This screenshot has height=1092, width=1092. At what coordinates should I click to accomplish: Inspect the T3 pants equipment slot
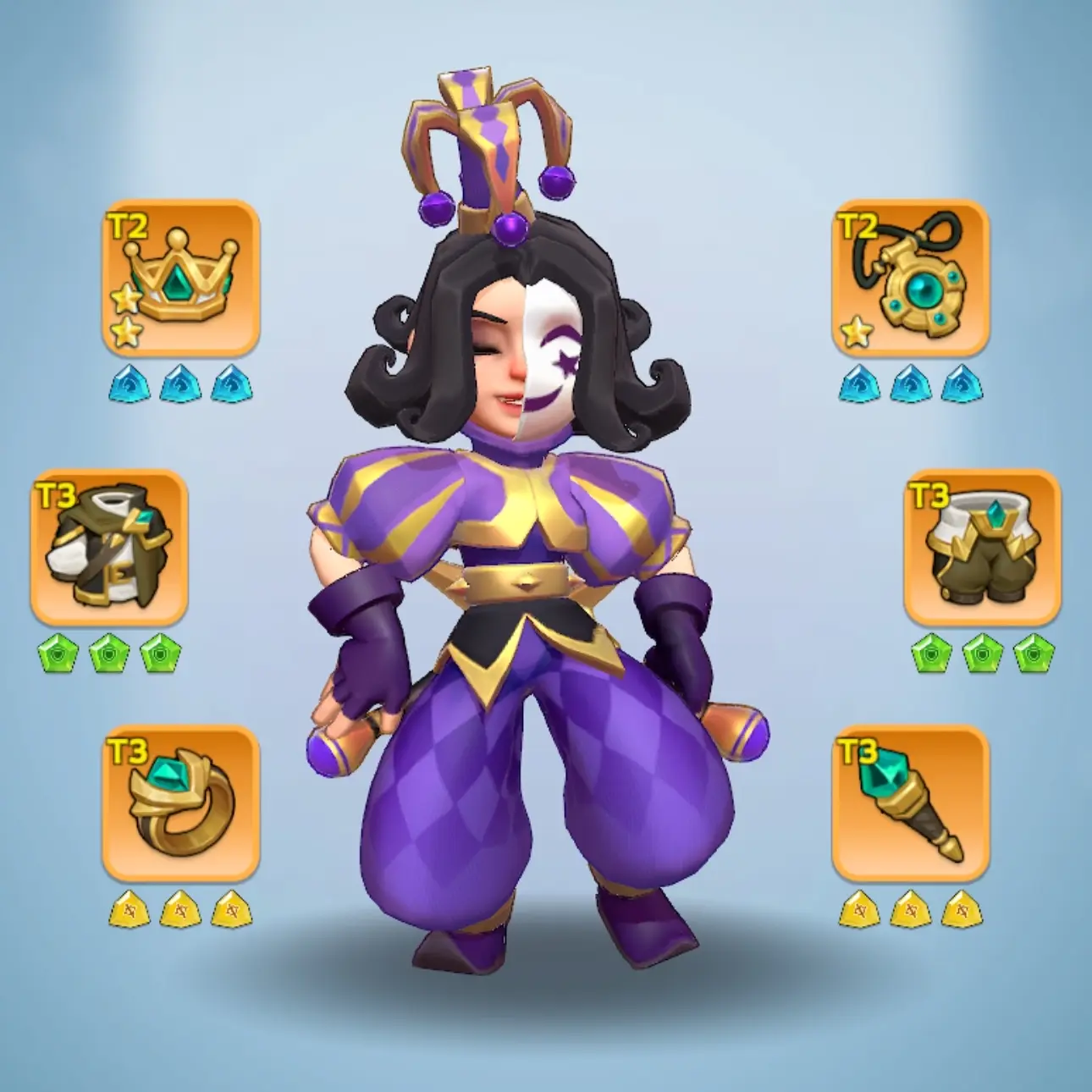click(981, 547)
